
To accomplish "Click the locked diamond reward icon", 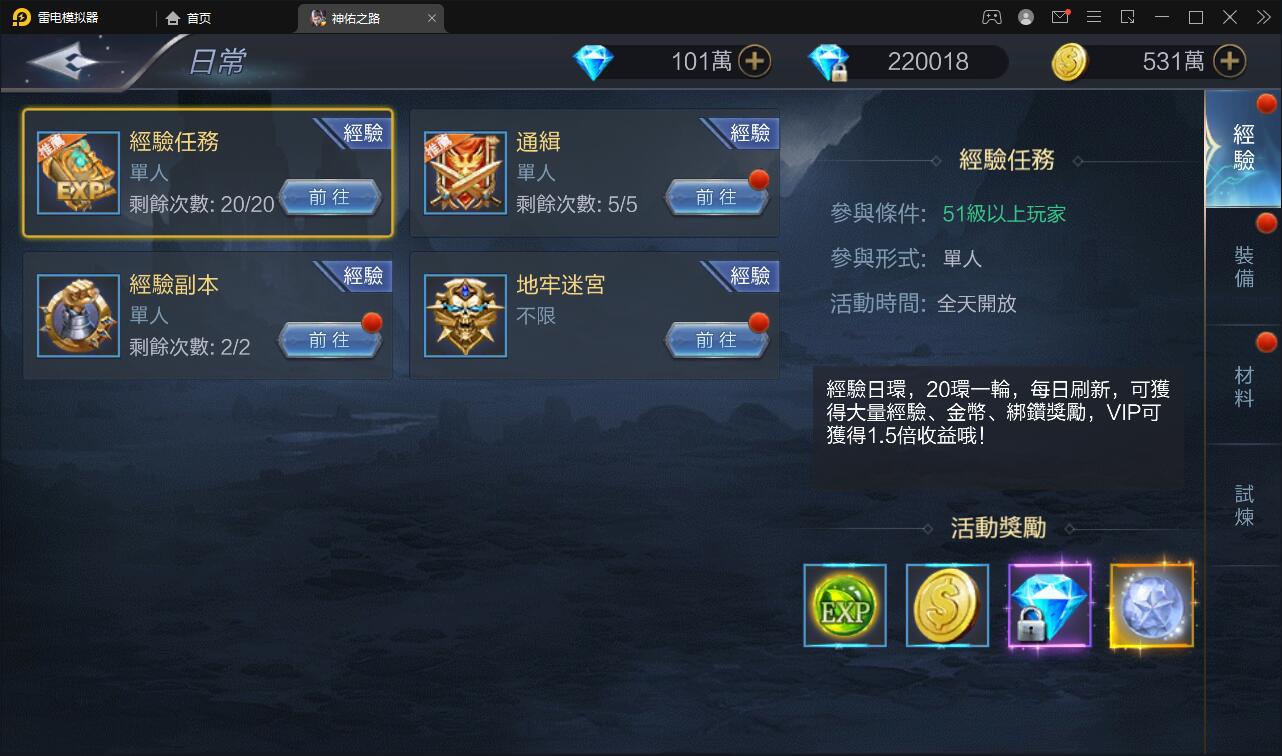I will pos(1050,605).
